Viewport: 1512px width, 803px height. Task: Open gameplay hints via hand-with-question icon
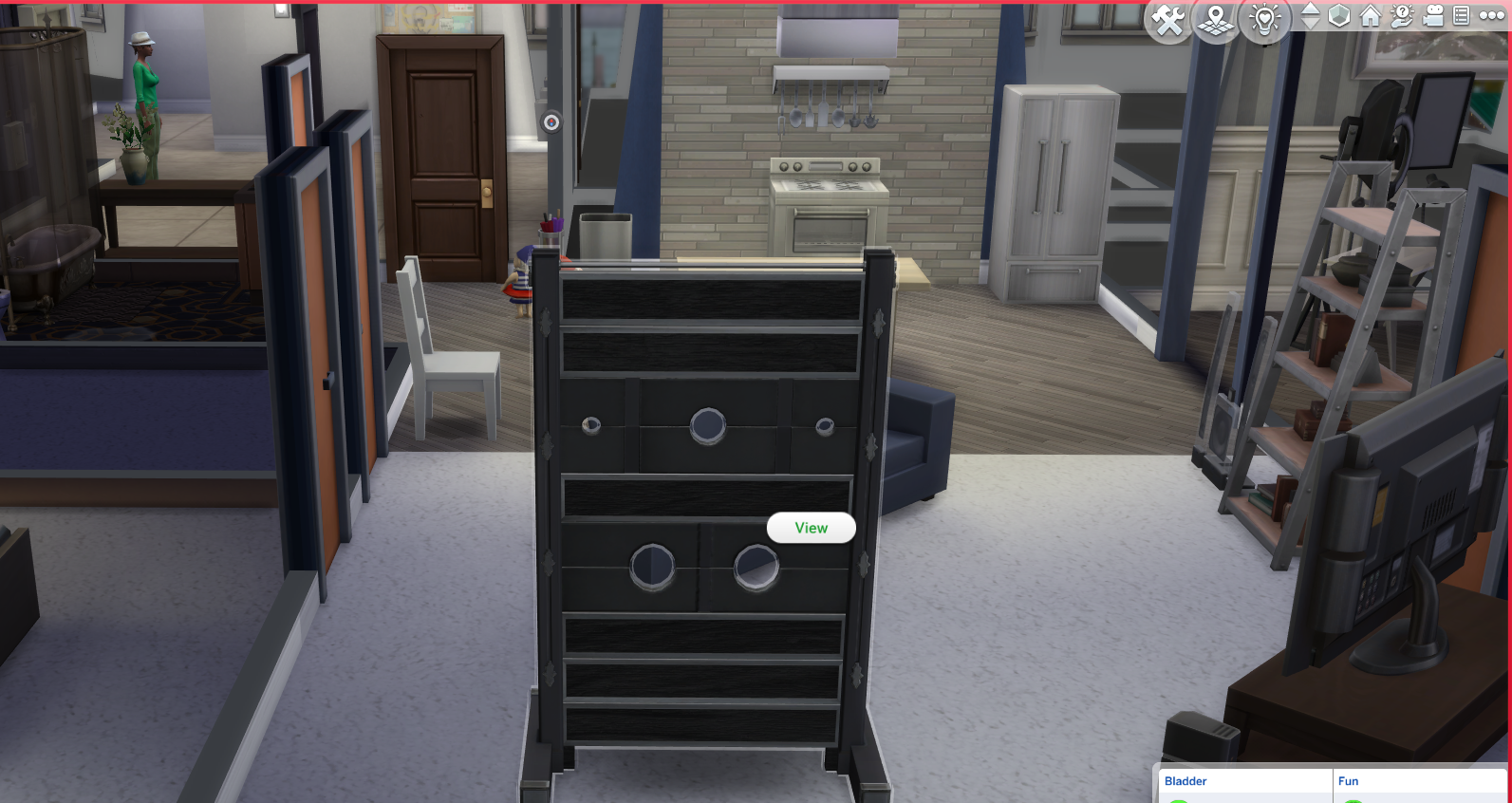1402,16
